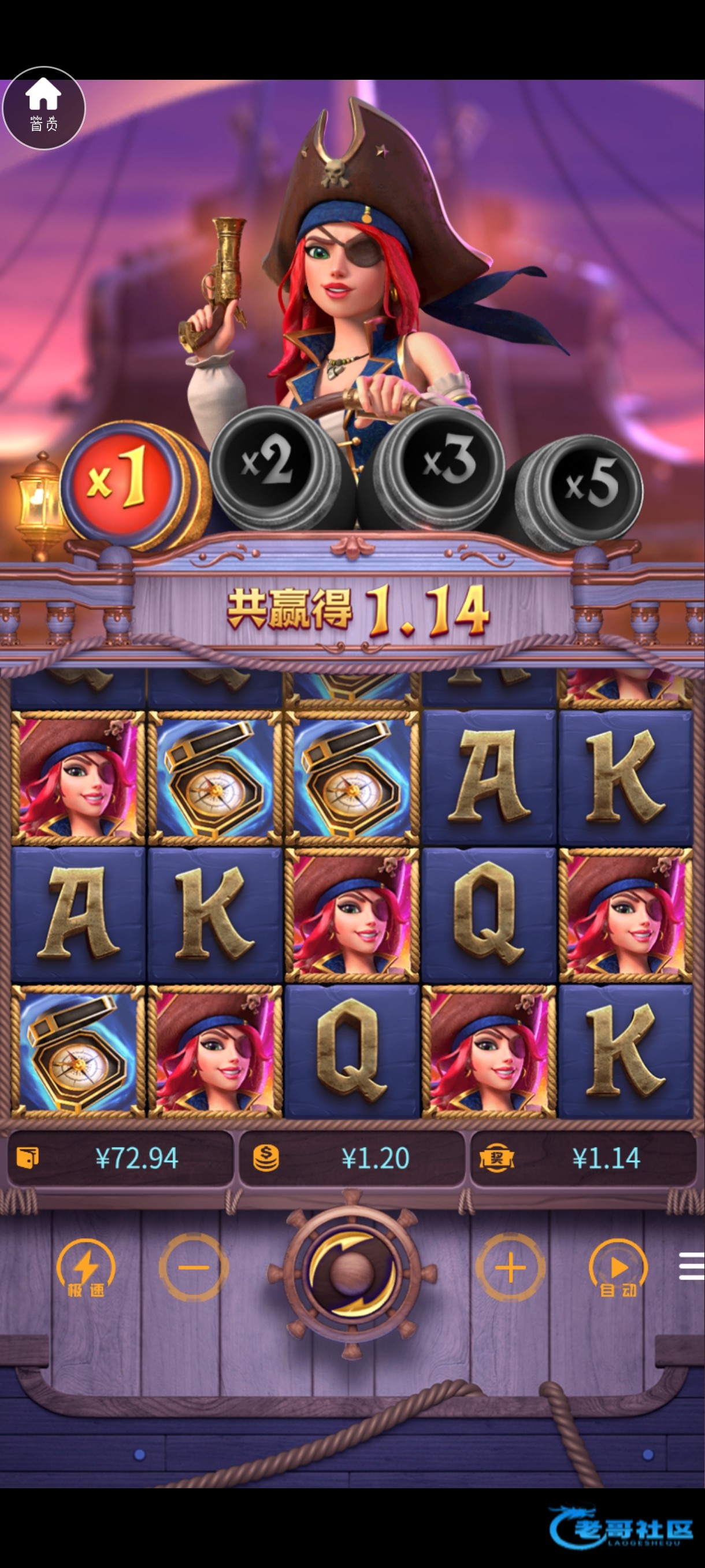Image resolution: width=705 pixels, height=1568 pixels.
Task: Spin the reels with the ship wheel
Action: tap(352, 1270)
